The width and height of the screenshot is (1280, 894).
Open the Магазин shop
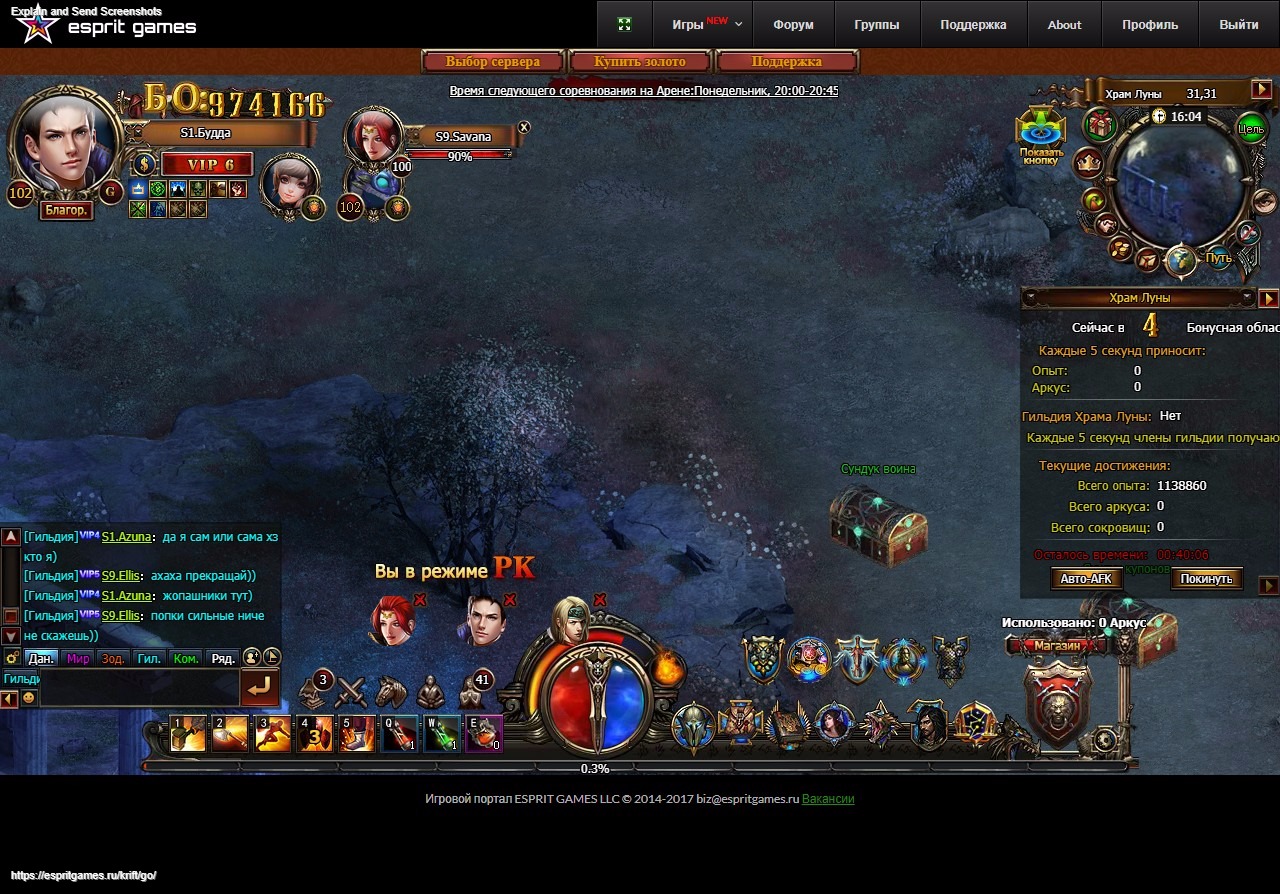(x=1057, y=646)
